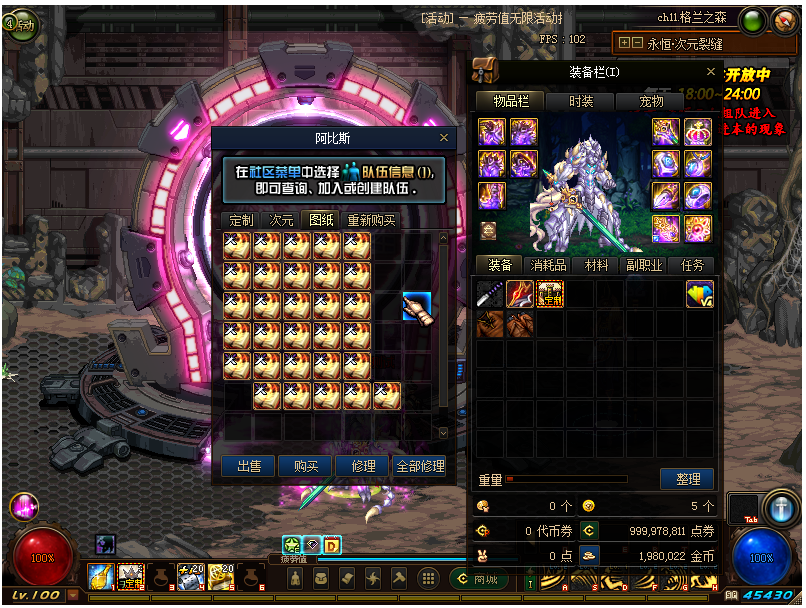Screen dimensions: 806x608
Task: Open the 宠物 pet tab
Action: pyautogui.click(x=652, y=101)
